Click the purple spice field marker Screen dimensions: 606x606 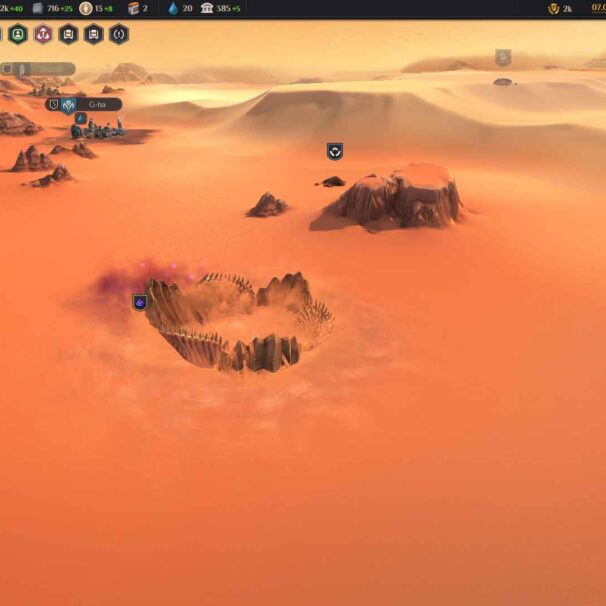[x=141, y=302]
